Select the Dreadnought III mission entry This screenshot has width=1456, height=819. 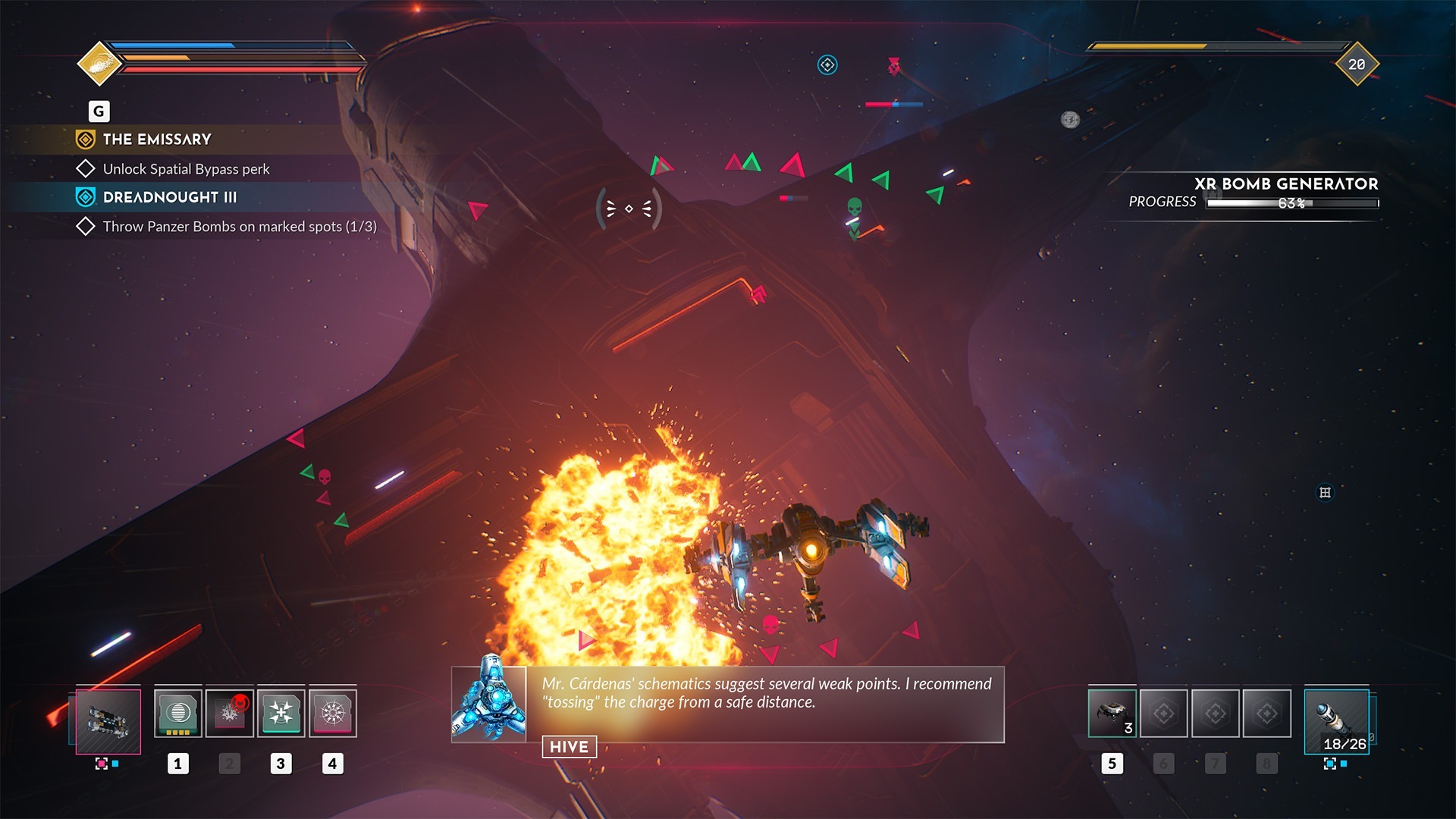pos(169,197)
